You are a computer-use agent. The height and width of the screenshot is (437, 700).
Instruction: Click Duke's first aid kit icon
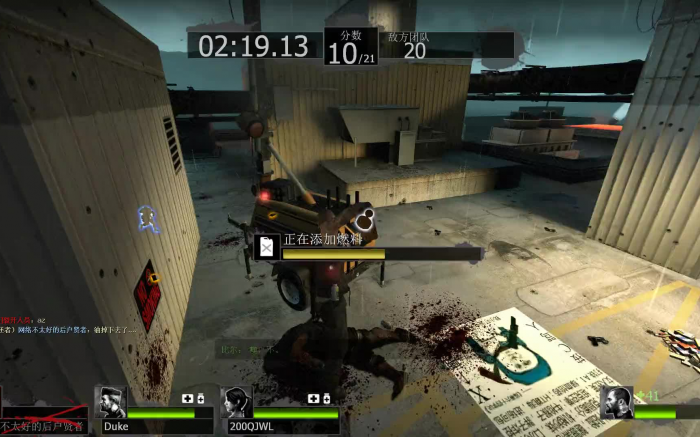[x=187, y=399]
